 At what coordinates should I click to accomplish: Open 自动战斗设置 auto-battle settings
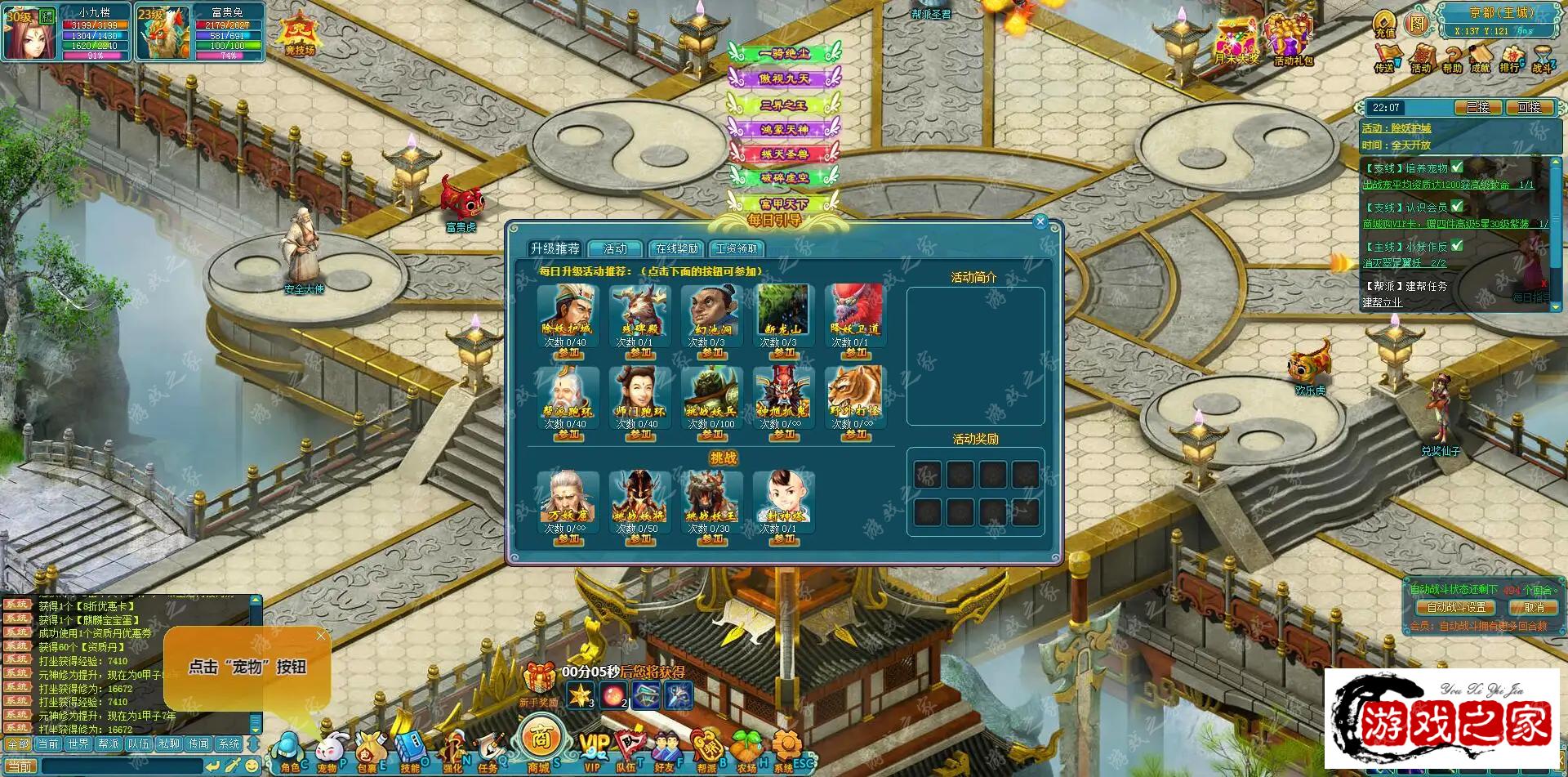(1456, 607)
